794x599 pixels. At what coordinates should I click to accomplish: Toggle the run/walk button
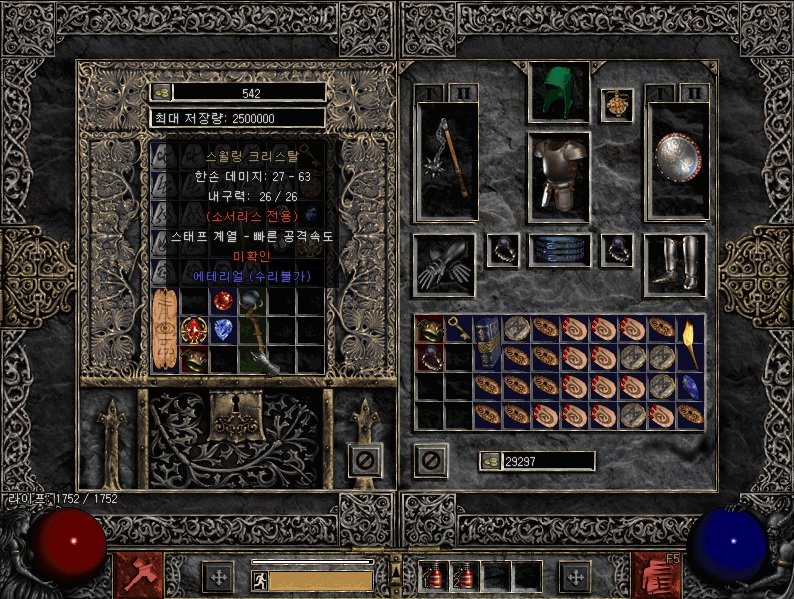click(x=259, y=580)
